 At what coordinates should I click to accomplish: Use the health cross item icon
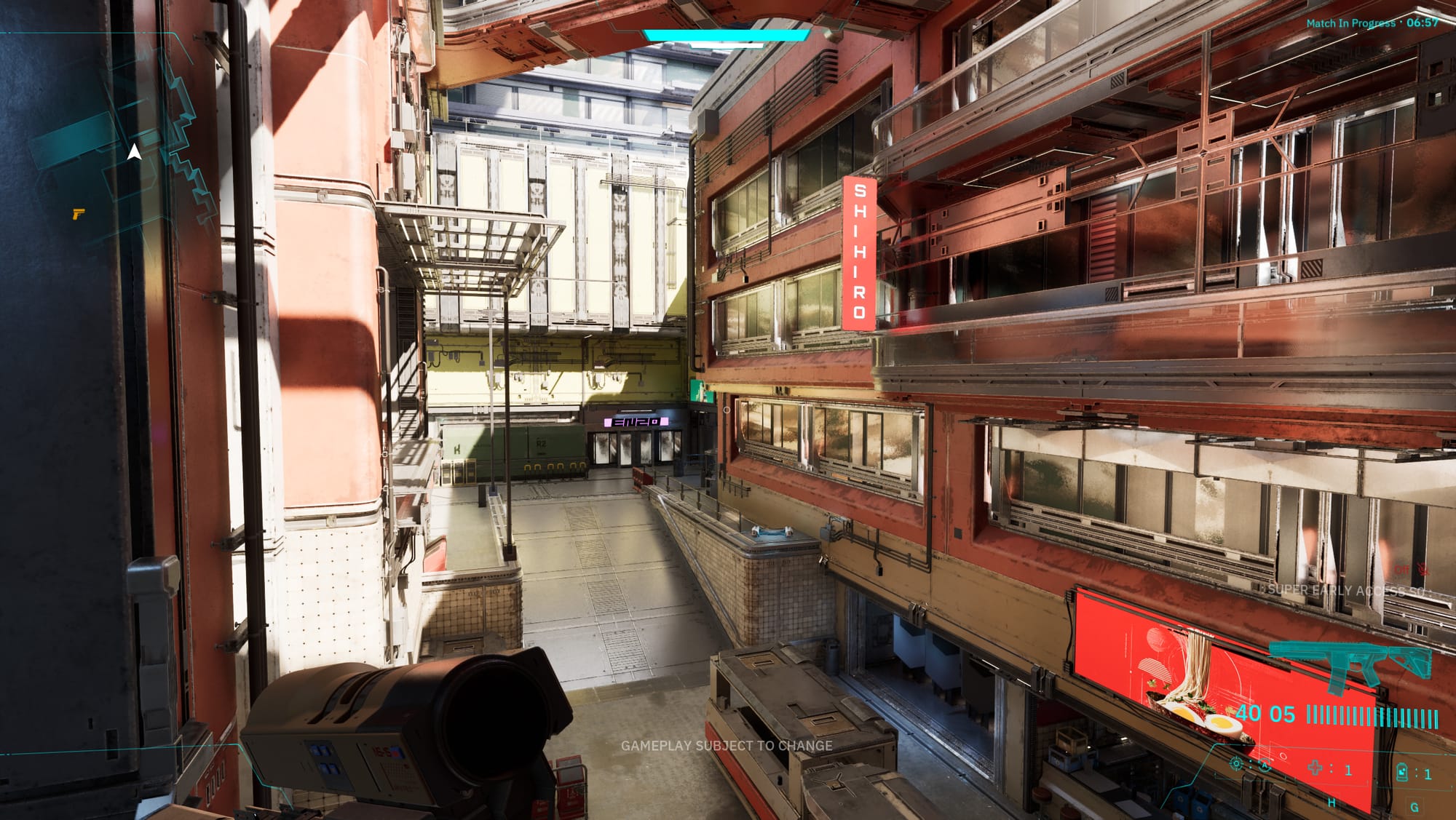pyautogui.click(x=1315, y=768)
